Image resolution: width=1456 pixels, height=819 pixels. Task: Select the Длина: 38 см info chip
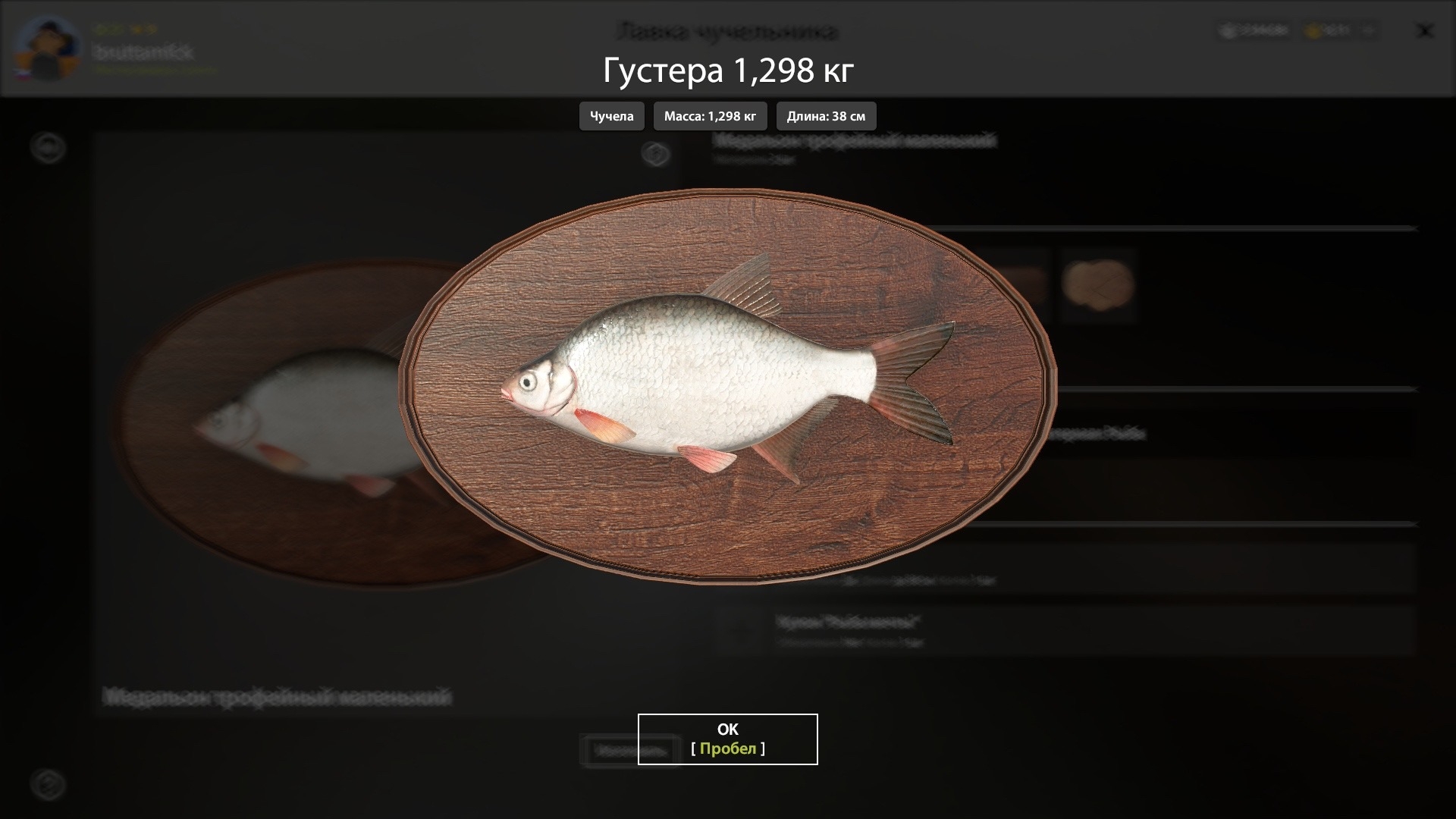[826, 116]
